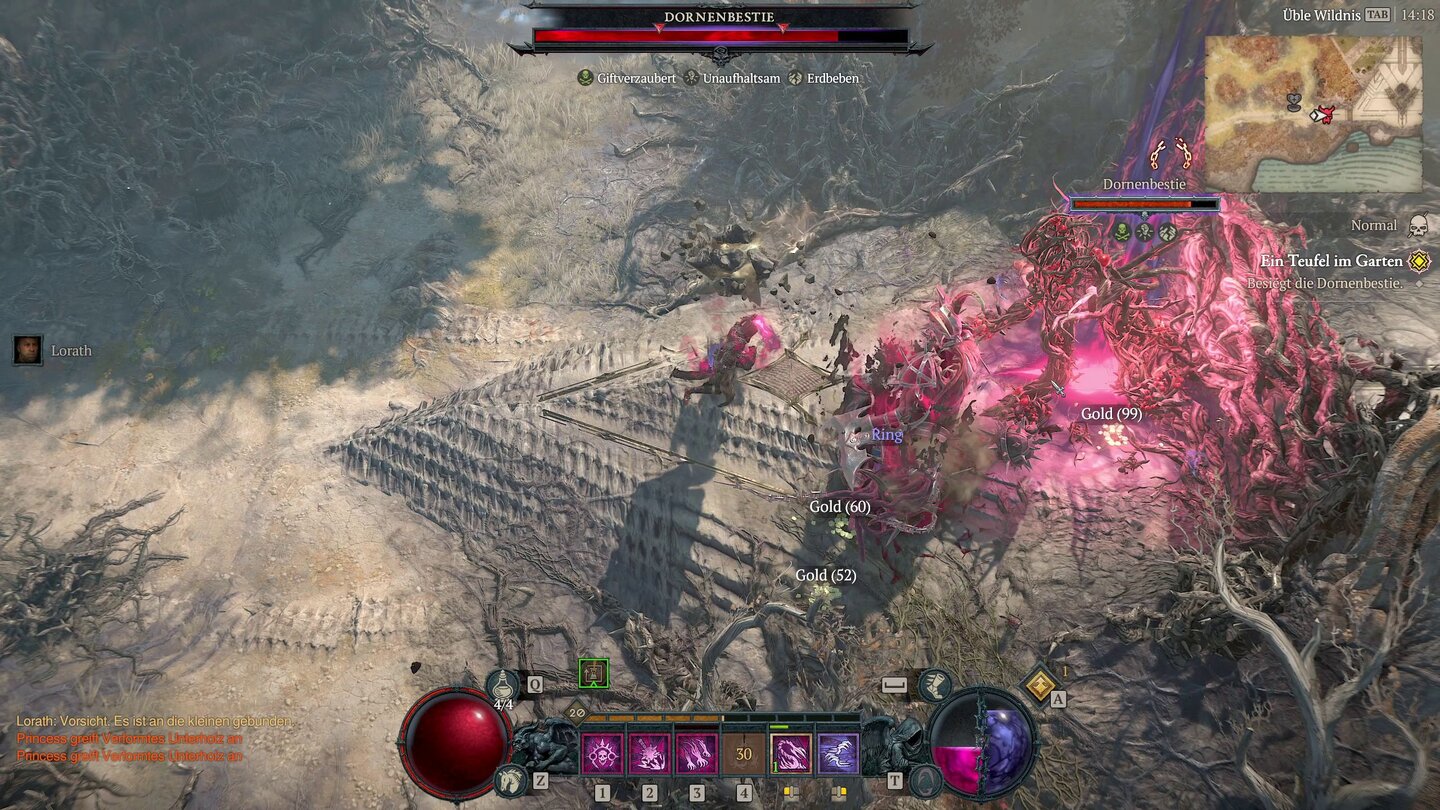Select the Lorath companion portrait
Image resolution: width=1440 pixels, height=810 pixels.
pos(28,350)
